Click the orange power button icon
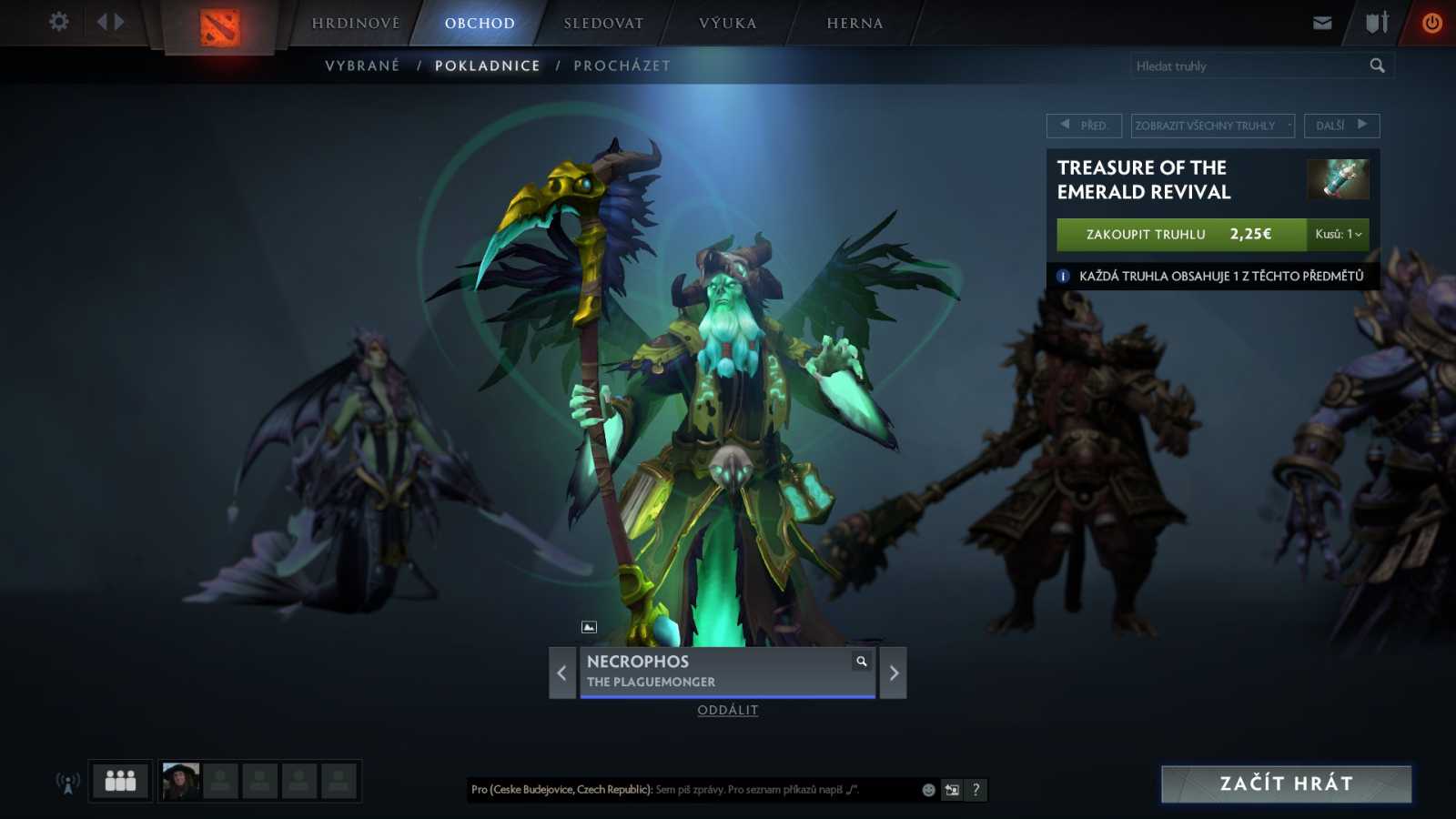 pyautogui.click(x=1434, y=22)
